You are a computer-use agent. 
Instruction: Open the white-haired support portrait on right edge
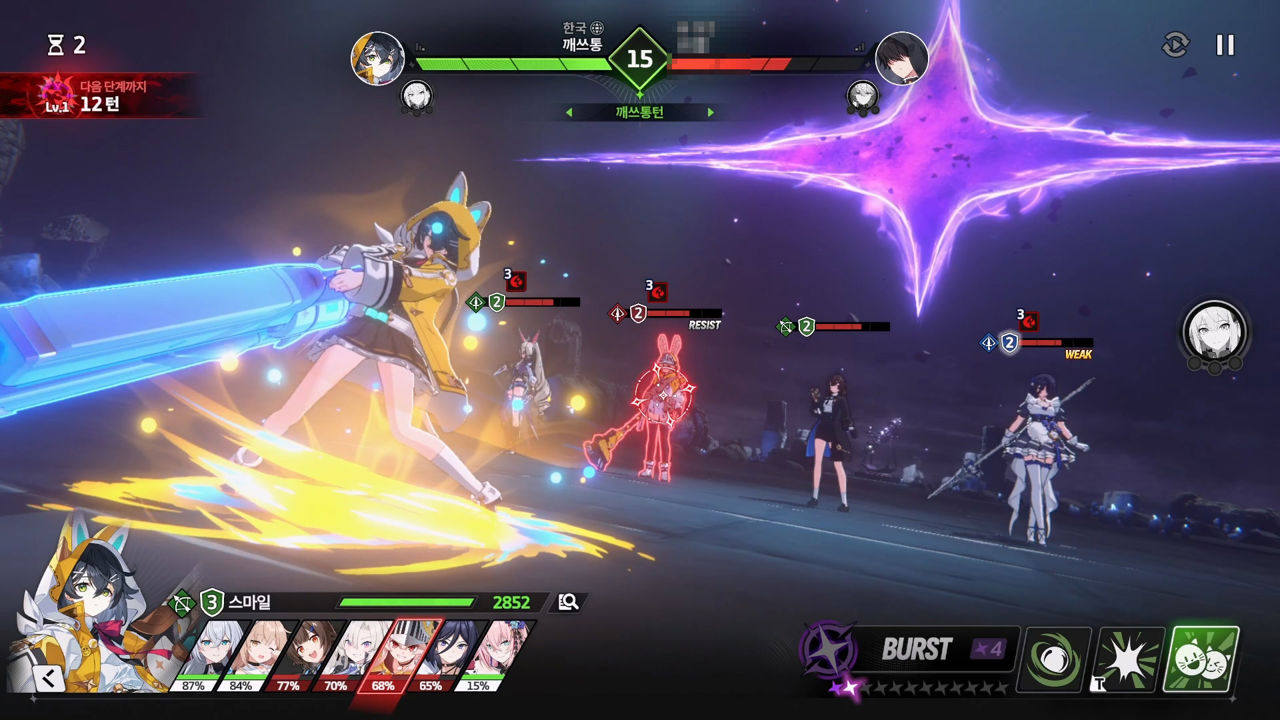click(x=1214, y=331)
